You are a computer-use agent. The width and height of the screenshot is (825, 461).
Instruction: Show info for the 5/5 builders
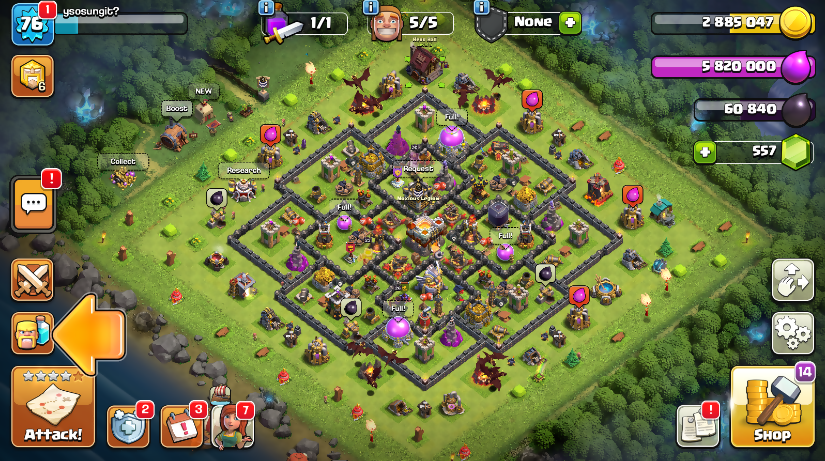coord(371,7)
